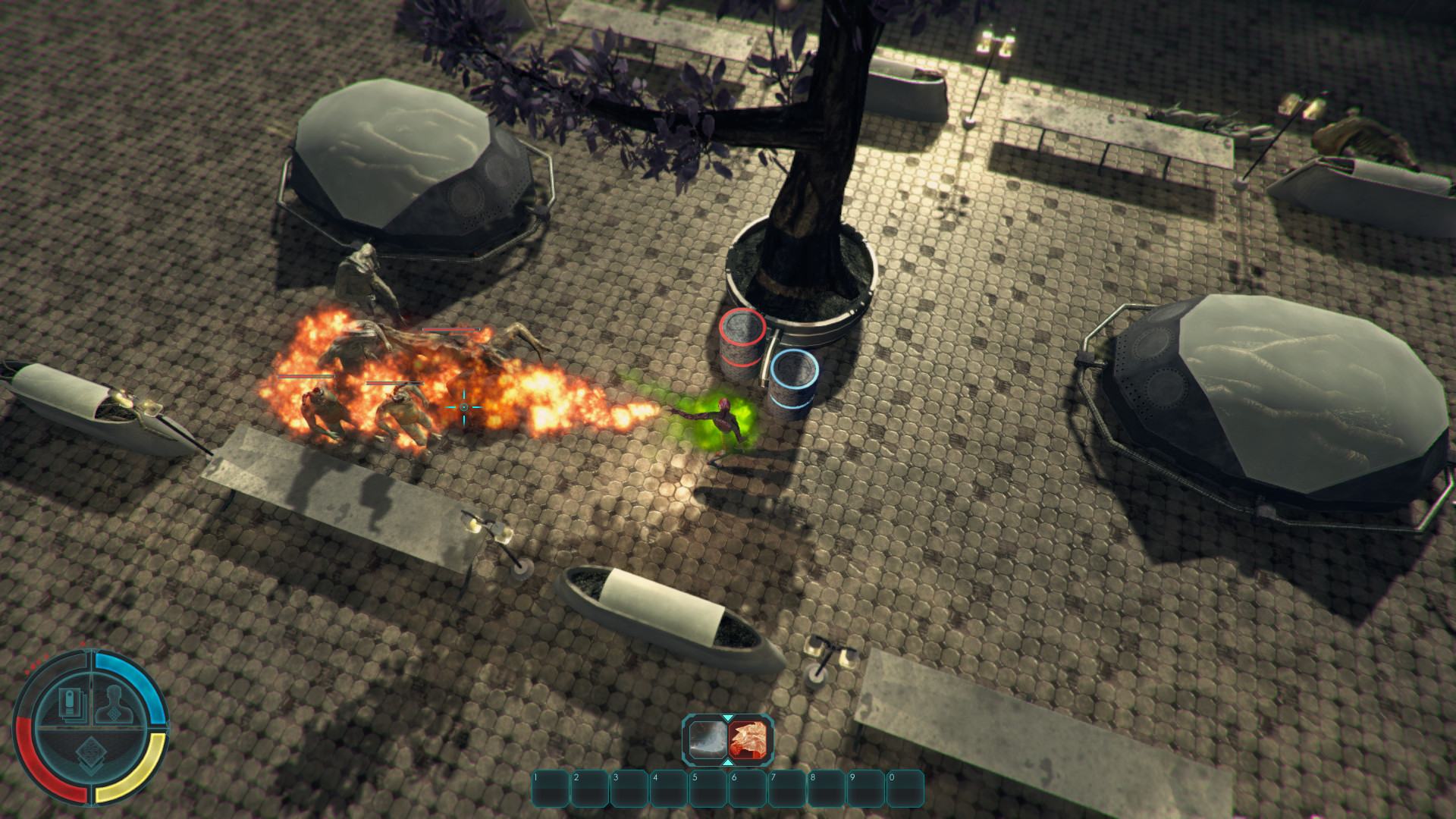
Task: Pick hotbar slot number 0
Action: pyautogui.click(x=905, y=789)
